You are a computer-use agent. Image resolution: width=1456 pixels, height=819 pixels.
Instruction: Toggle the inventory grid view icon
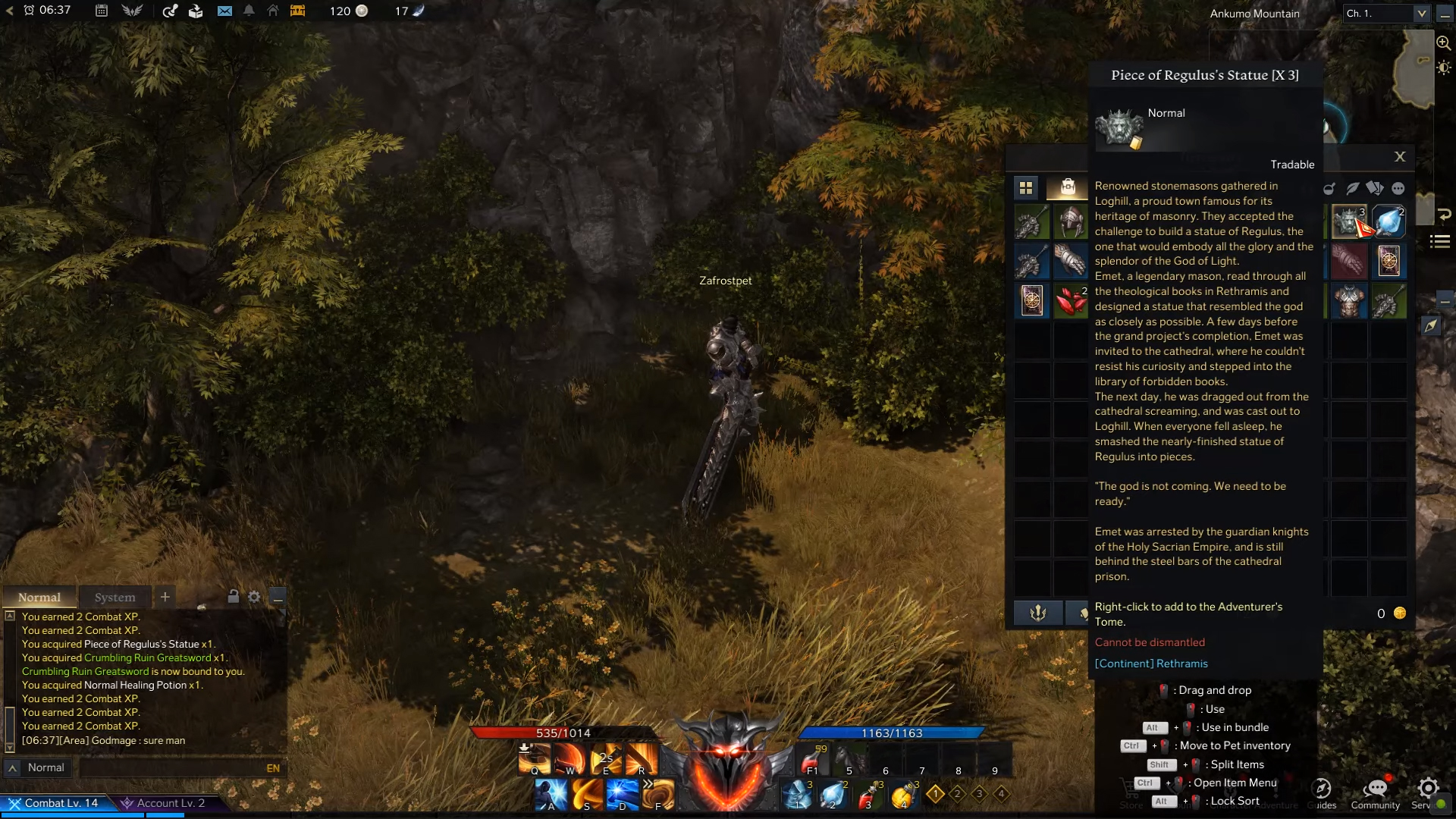pyautogui.click(x=1026, y=188)
